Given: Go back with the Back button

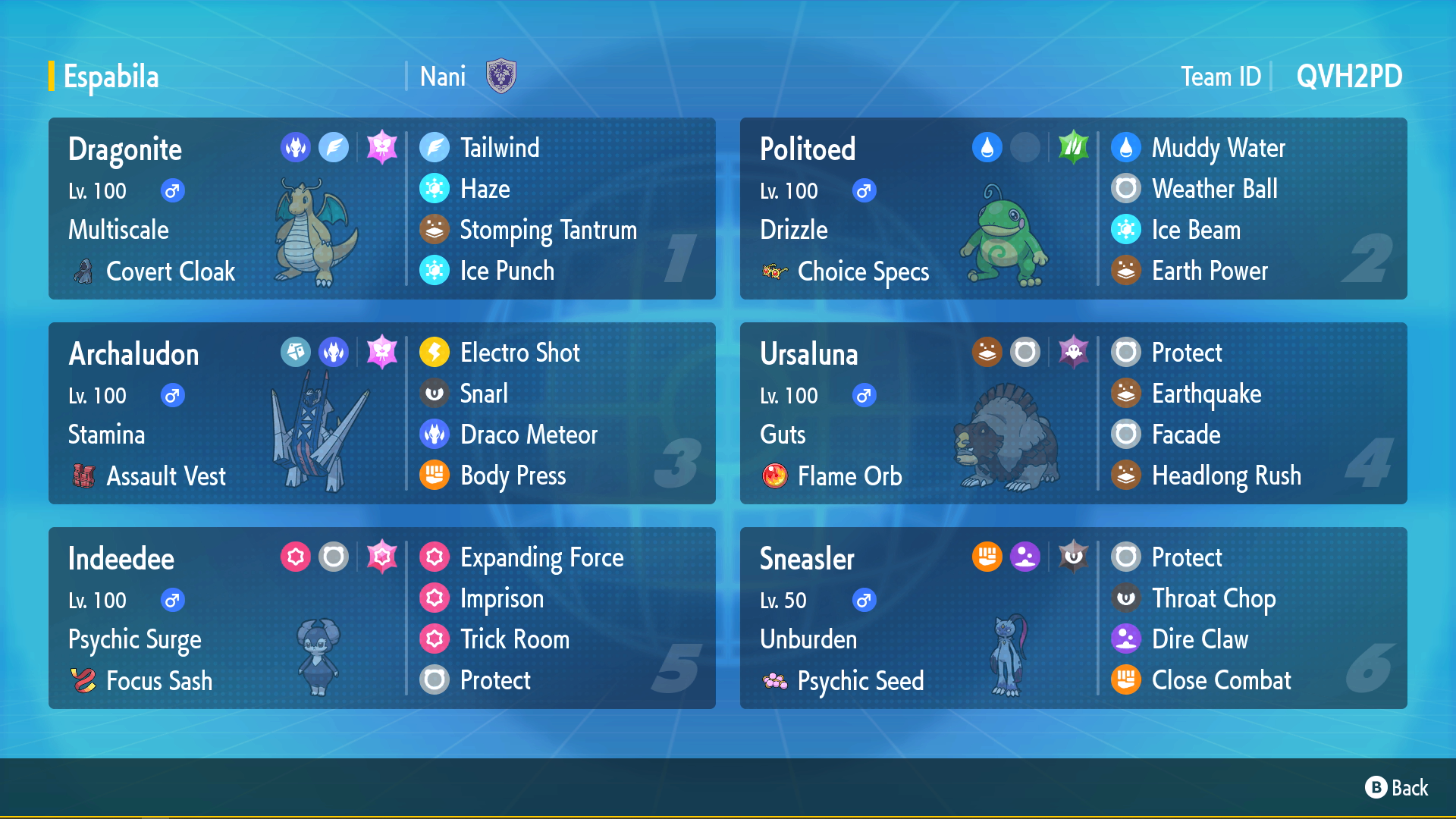Looking at the screenshot, I should pos(1397,788).
